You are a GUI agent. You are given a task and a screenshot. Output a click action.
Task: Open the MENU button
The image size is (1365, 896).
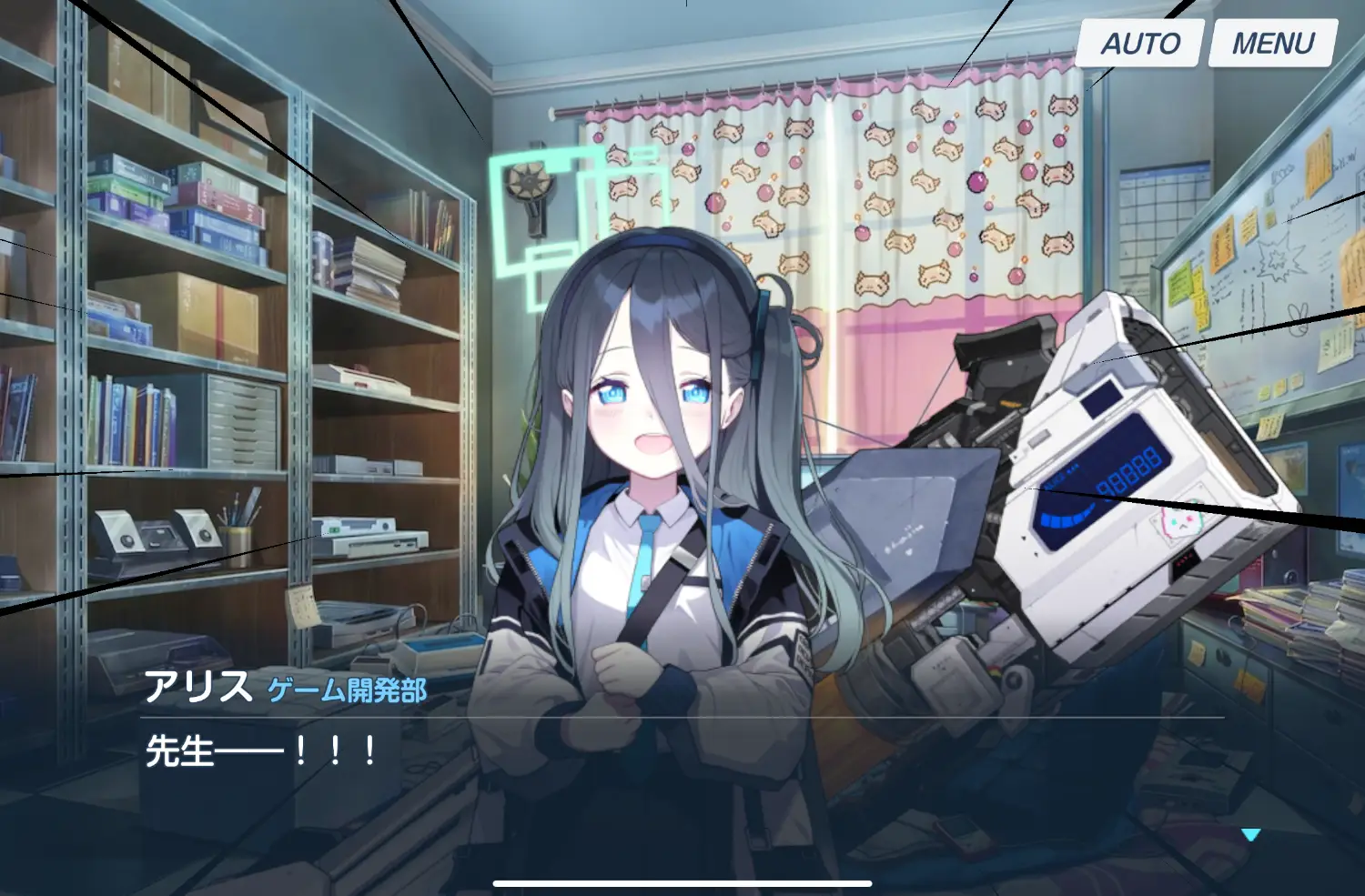click(1273, 43)
